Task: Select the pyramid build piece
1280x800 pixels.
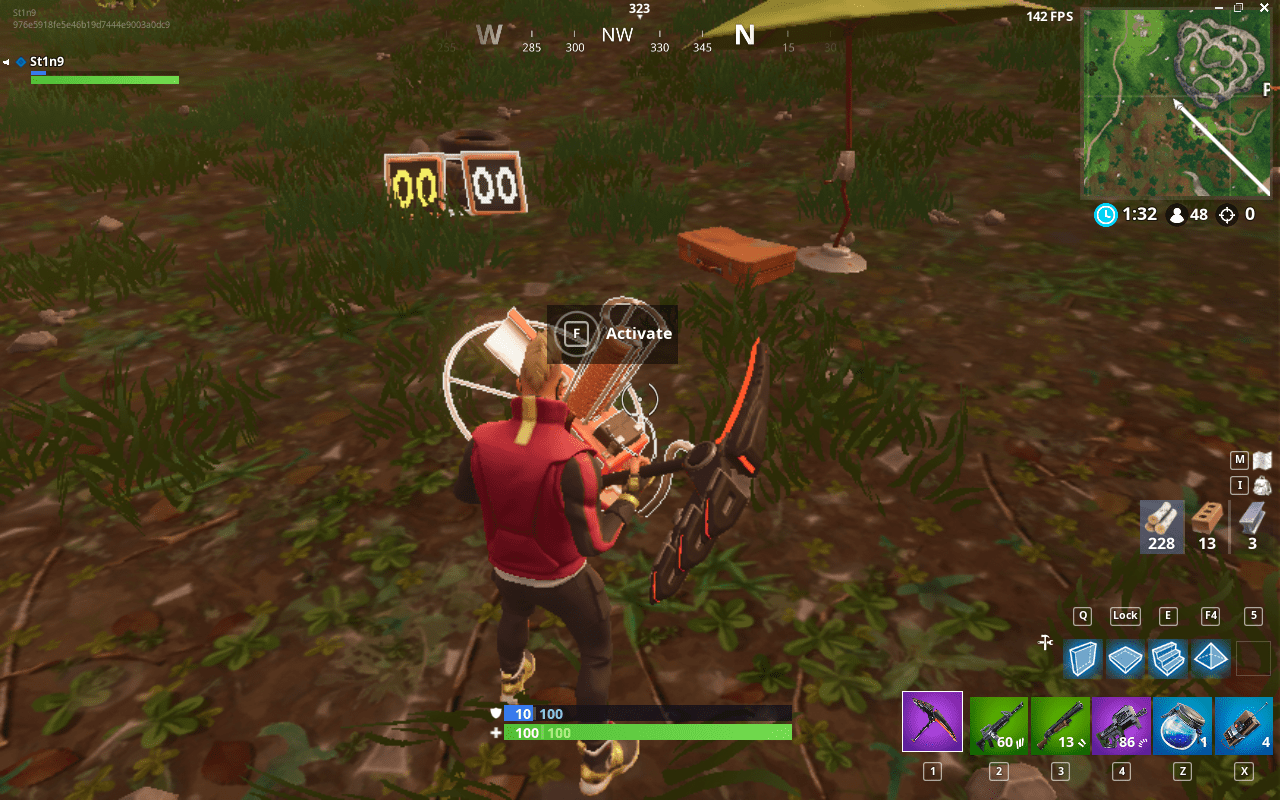Action: pos(1210,659)
